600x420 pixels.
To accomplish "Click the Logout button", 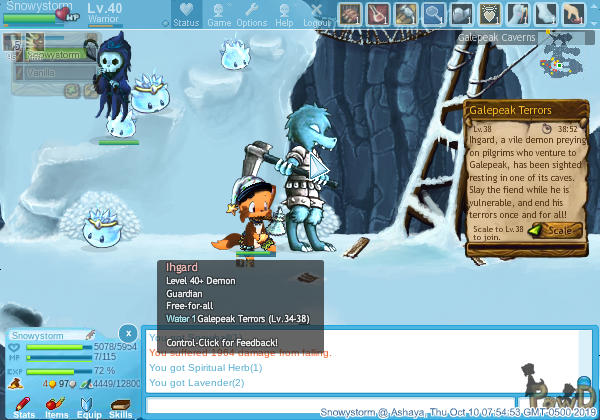I will click(x=317, y=14).
